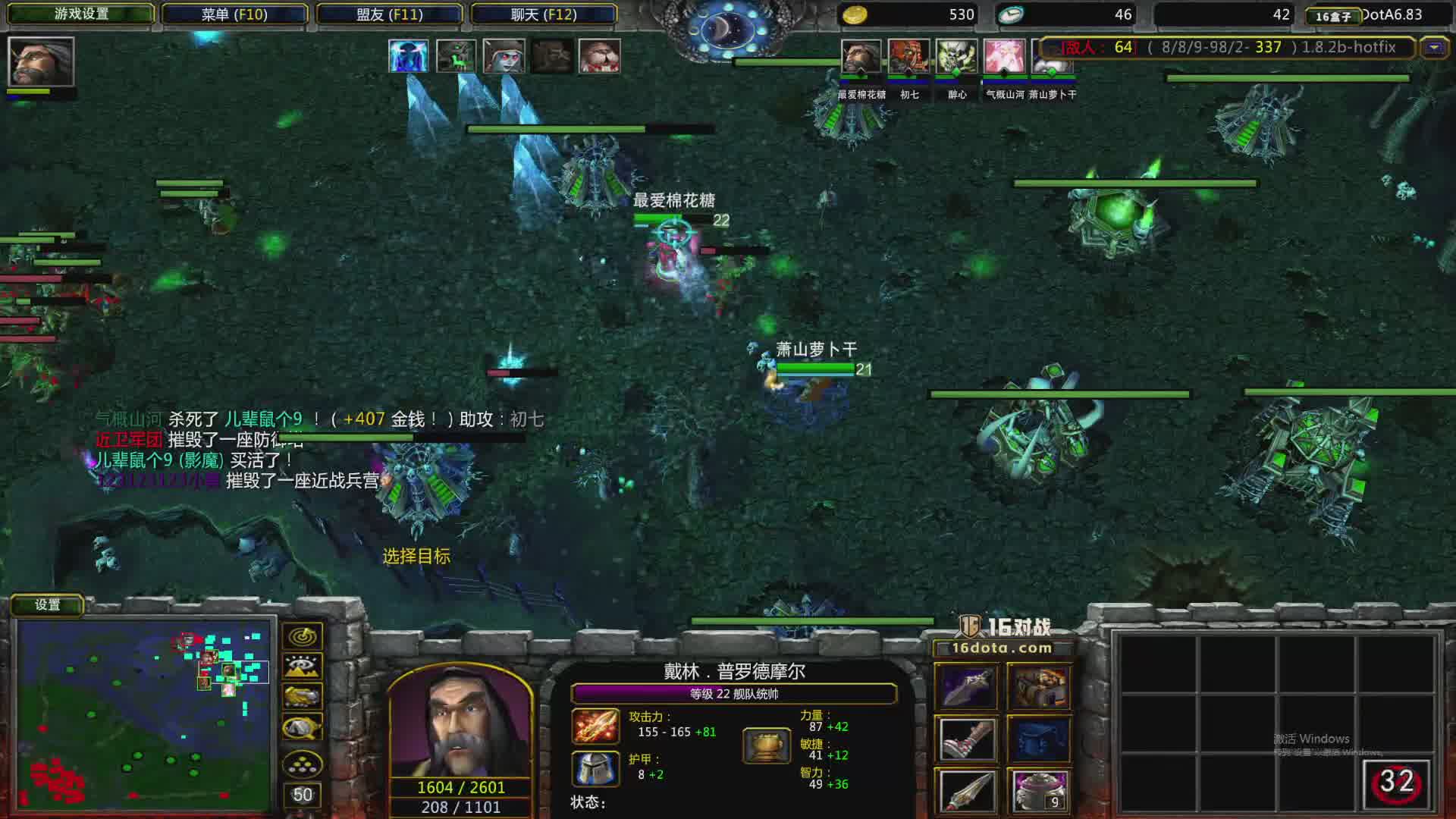1456x819 pixels.
Task: Open the 游戏设置 game settings menu
Action: pos(81,14)
